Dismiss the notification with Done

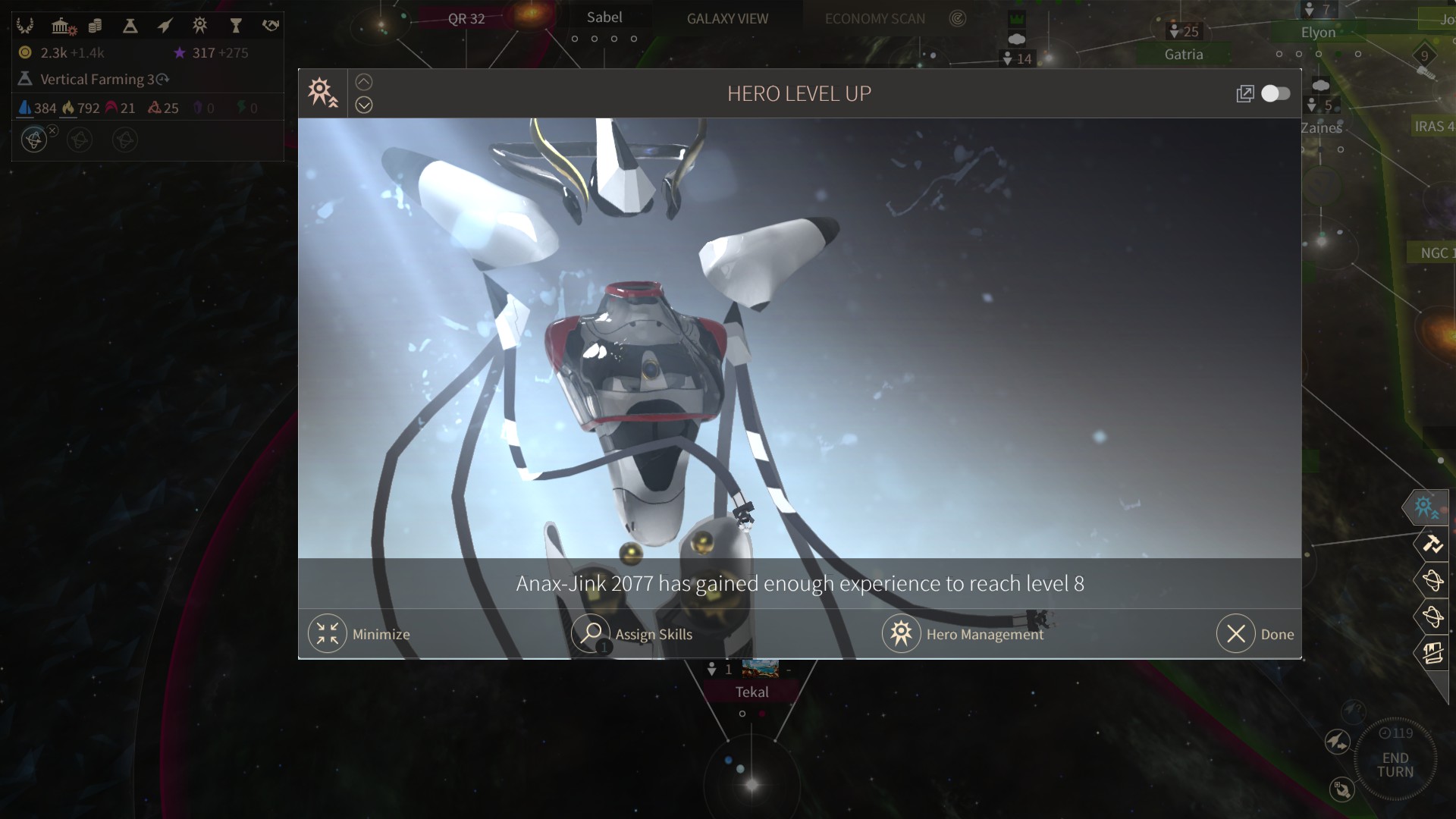[1236, 634]
